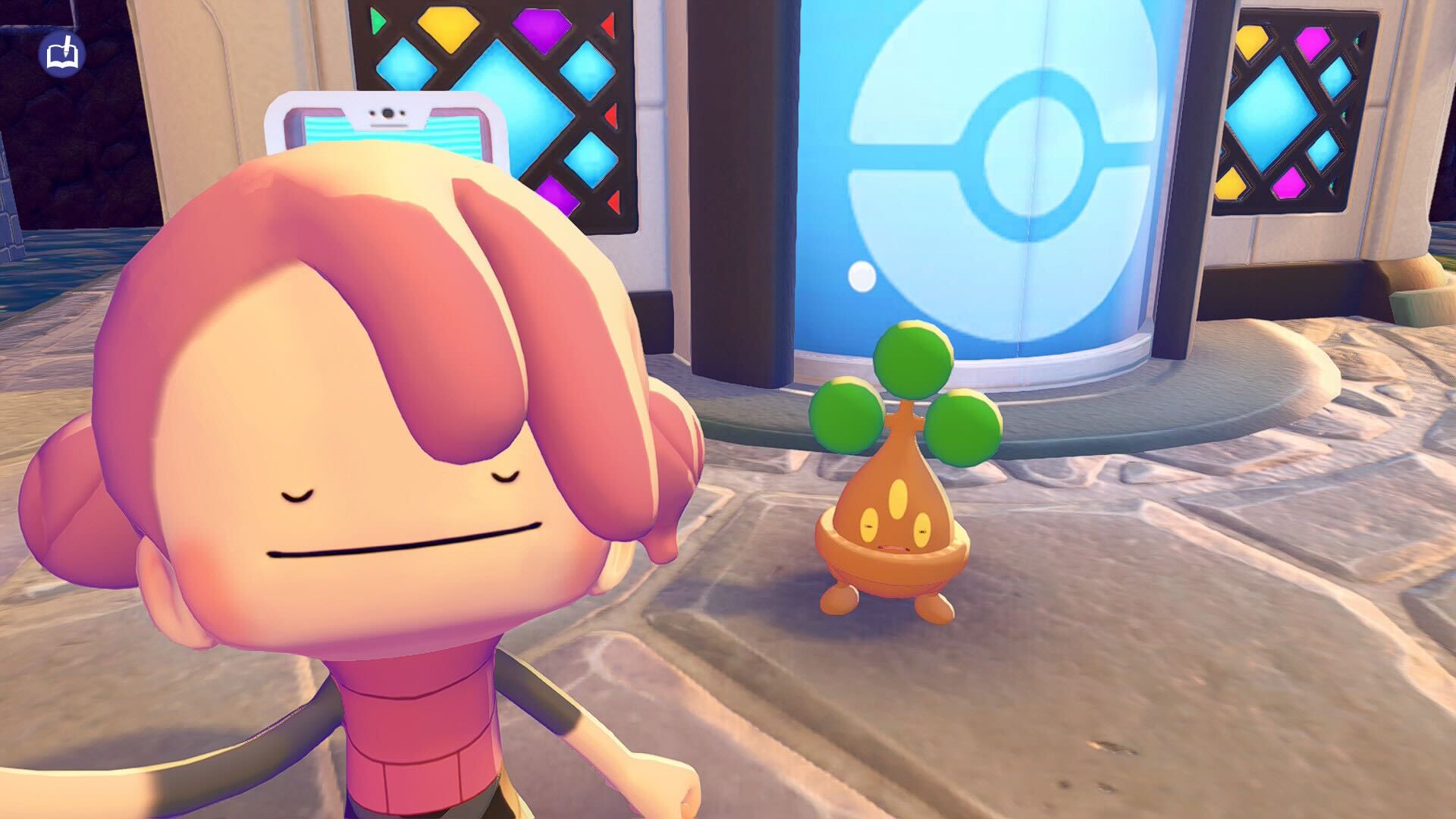
Task: Select the white dot on the sliding door
Action: tap(861, 278)
